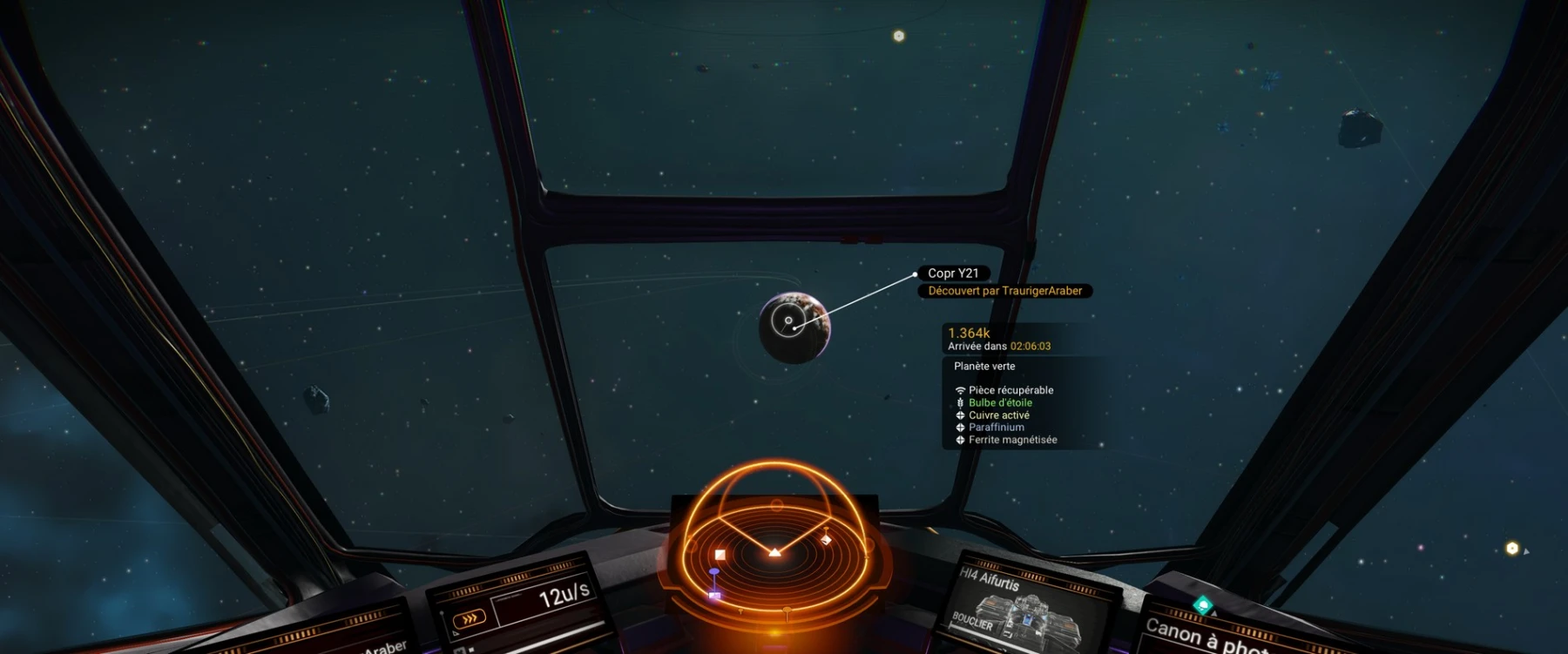Select Cuivre activé in the planet resources
Image resolution: width=1568 pixels, height=654 pixels.
coord(998,415)
